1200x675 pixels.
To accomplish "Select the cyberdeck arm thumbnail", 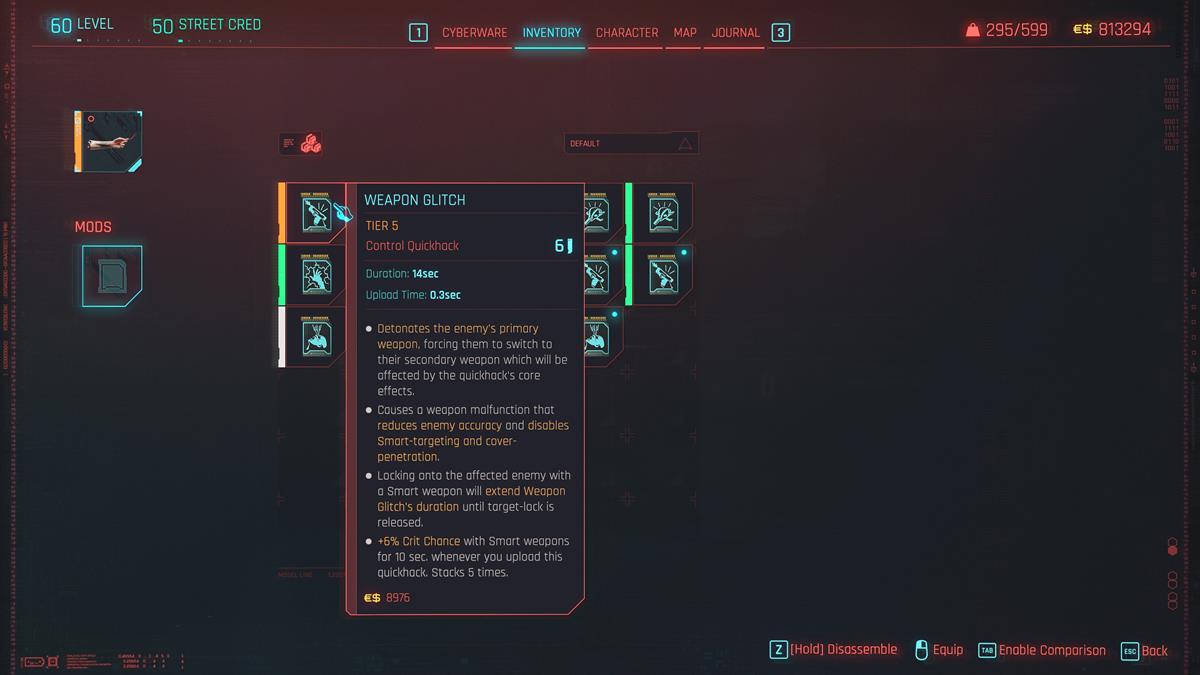I will tap(109, 141).
